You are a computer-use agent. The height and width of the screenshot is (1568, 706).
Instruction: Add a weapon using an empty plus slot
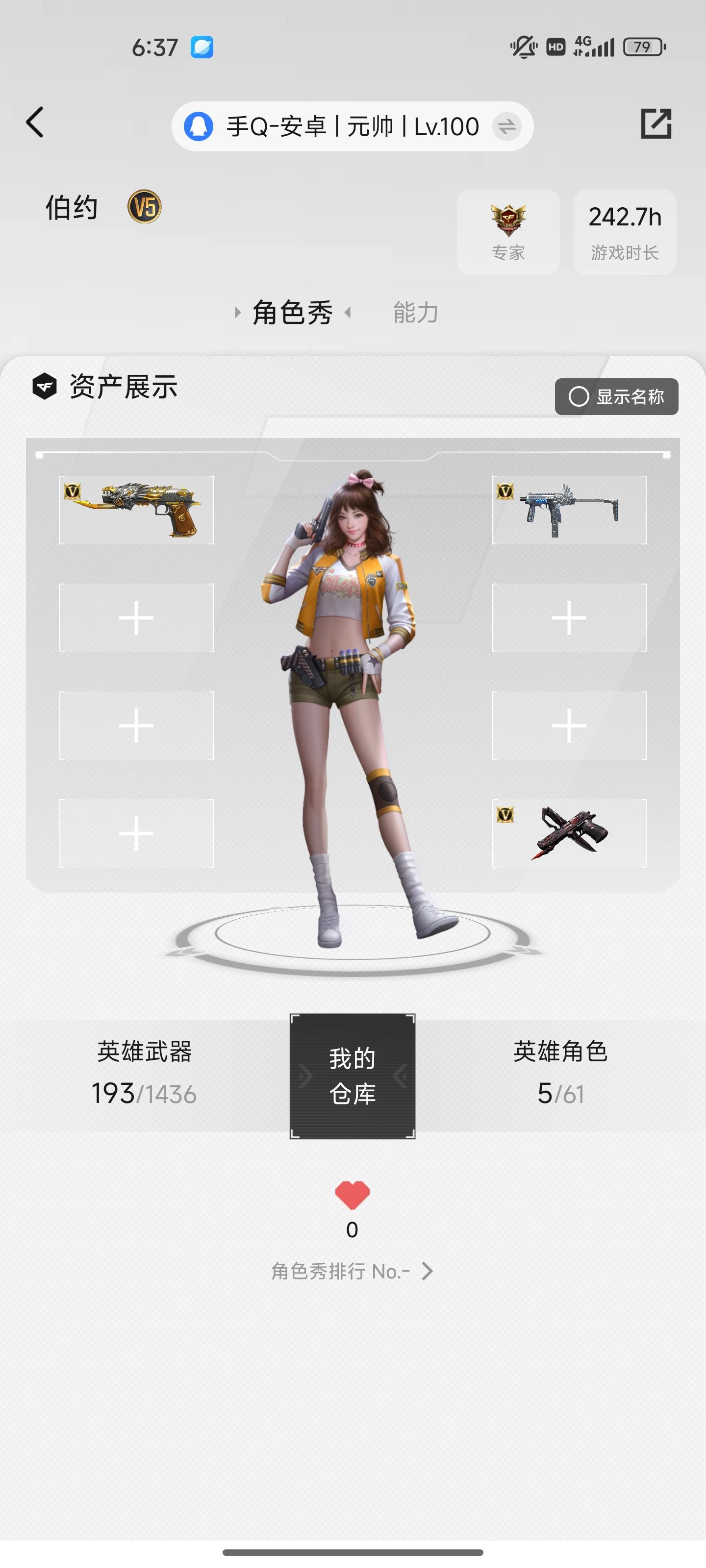135,616
